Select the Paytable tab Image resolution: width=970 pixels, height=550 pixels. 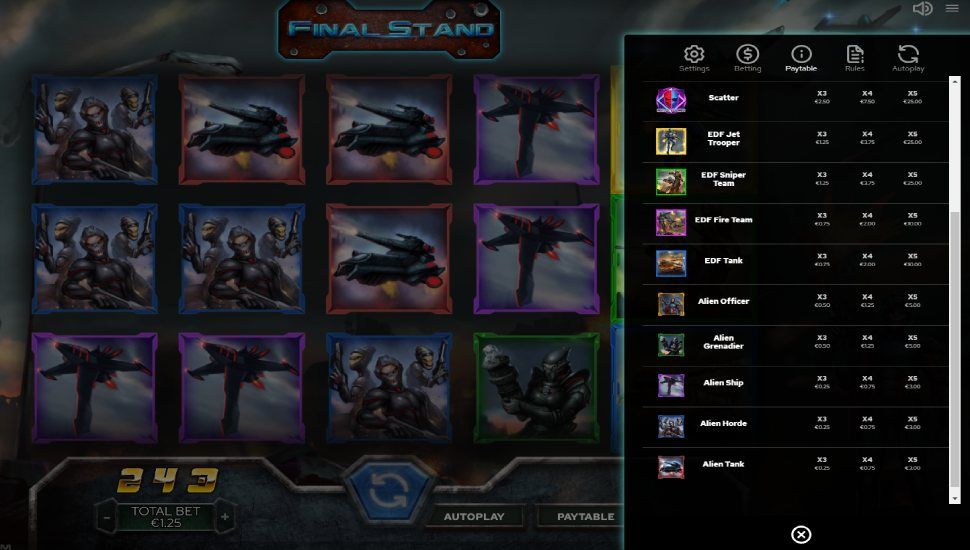(801, 59)
